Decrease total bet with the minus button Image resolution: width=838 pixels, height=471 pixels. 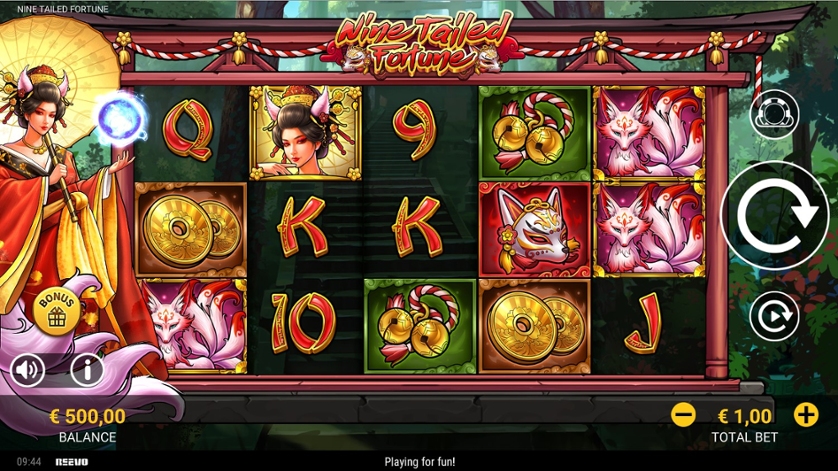[x=684, y=415]
